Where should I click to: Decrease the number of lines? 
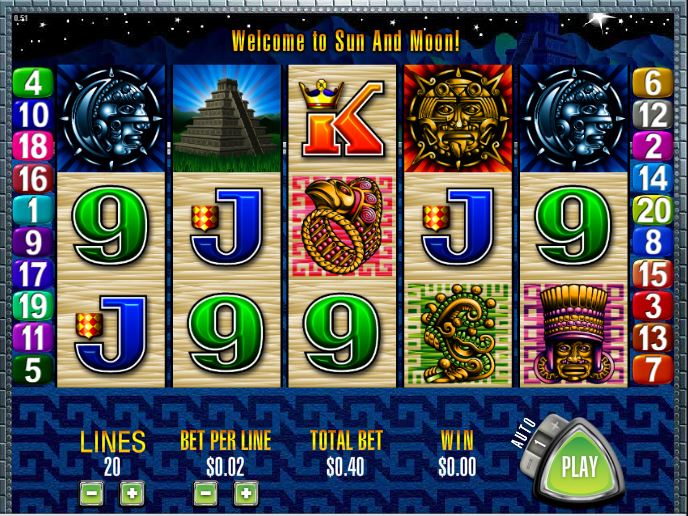click(91, 492)
